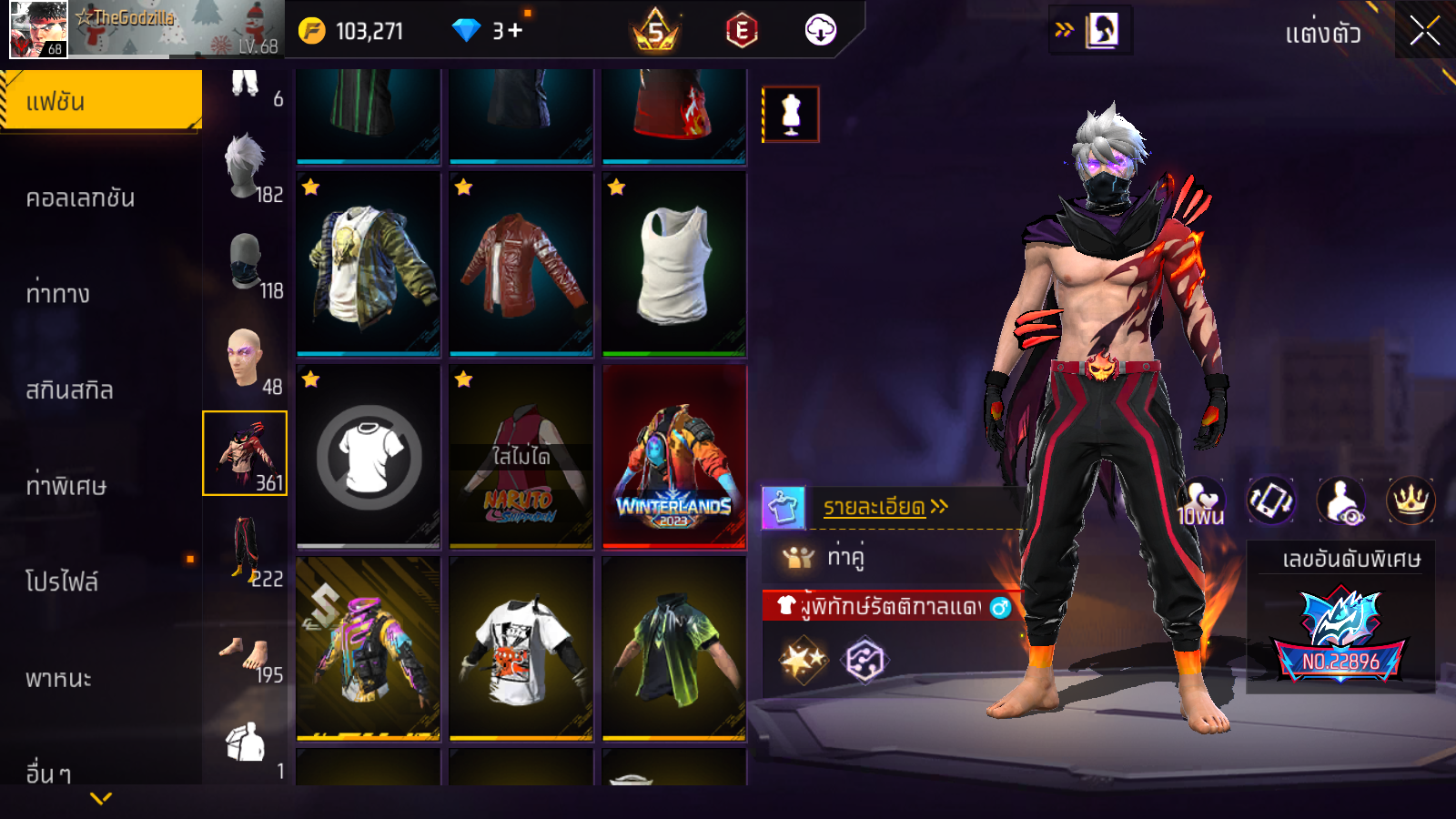Select the mask category with 118 items
The height and width of the screenshot is (819, 1456).
click(246, 264)
